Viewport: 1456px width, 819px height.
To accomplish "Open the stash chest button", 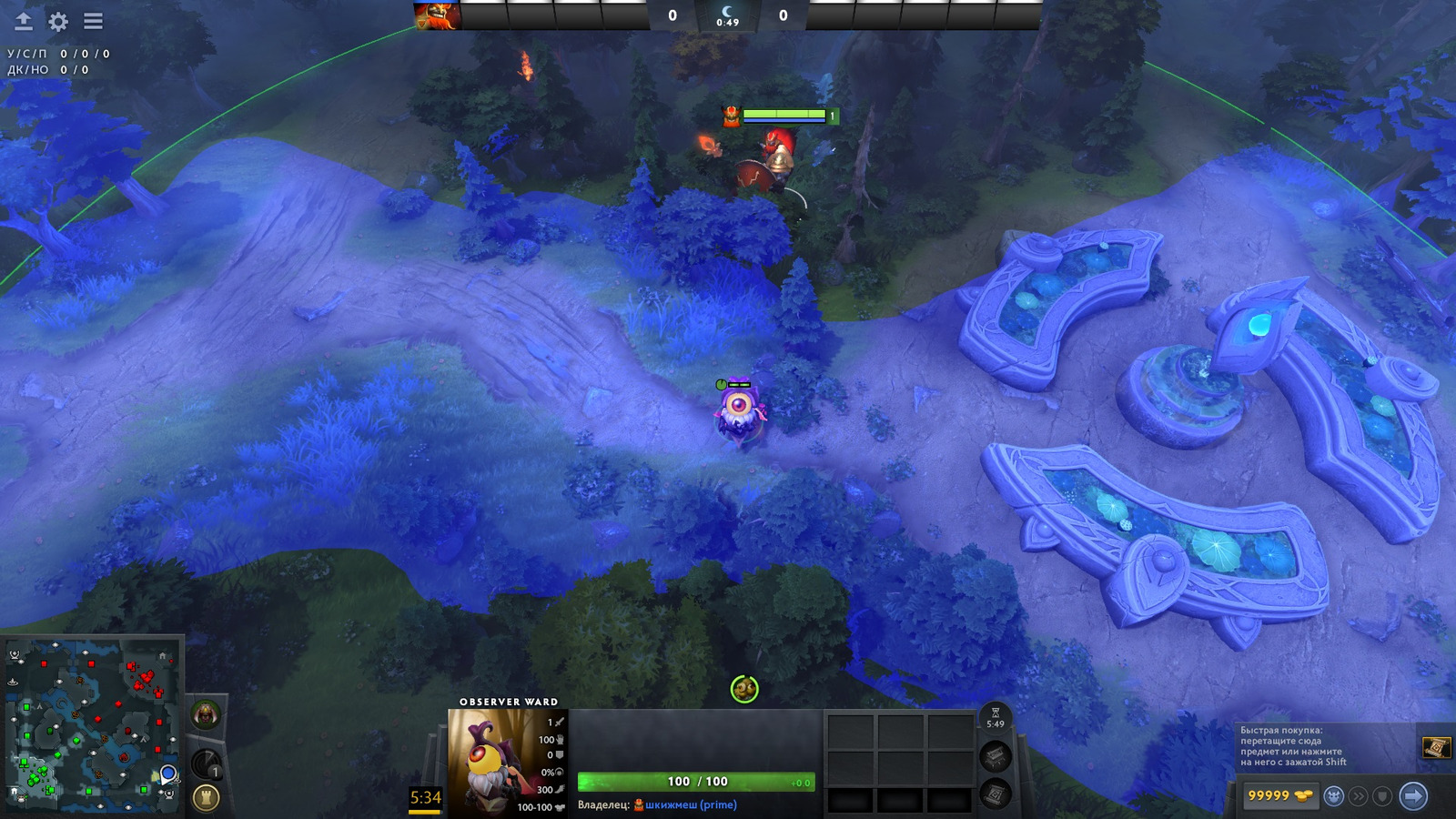I will point(996,756).
